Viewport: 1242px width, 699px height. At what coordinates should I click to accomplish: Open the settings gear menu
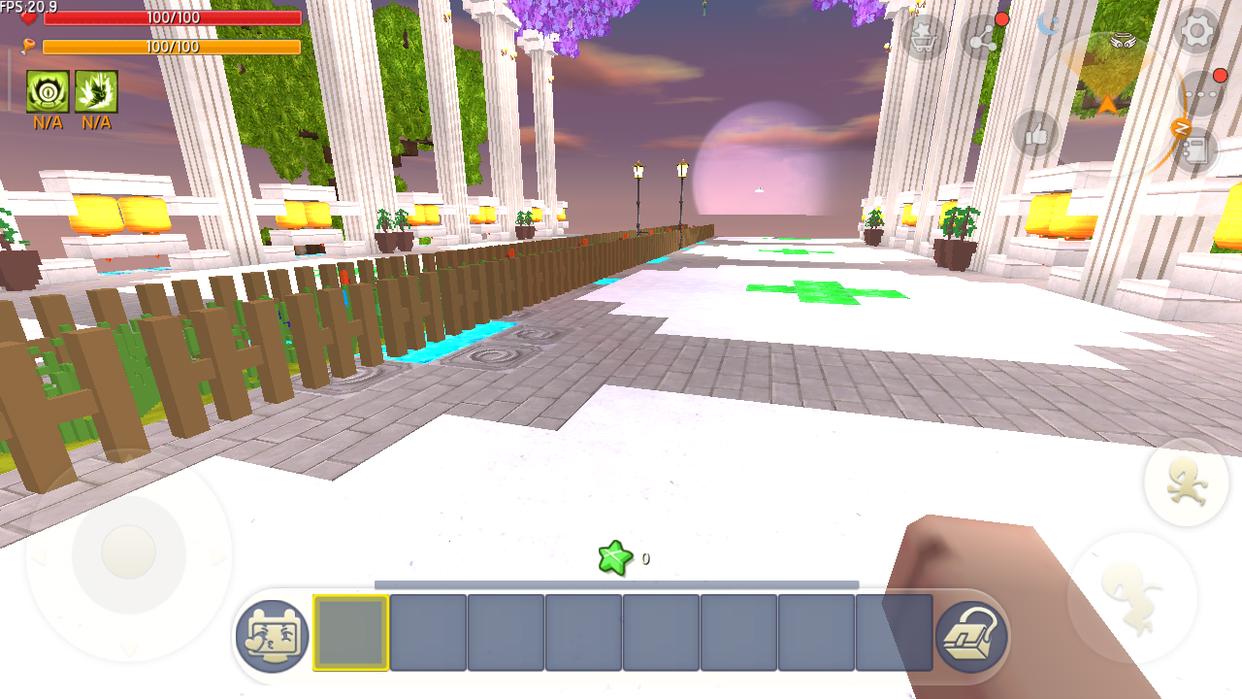point(1196,32)
